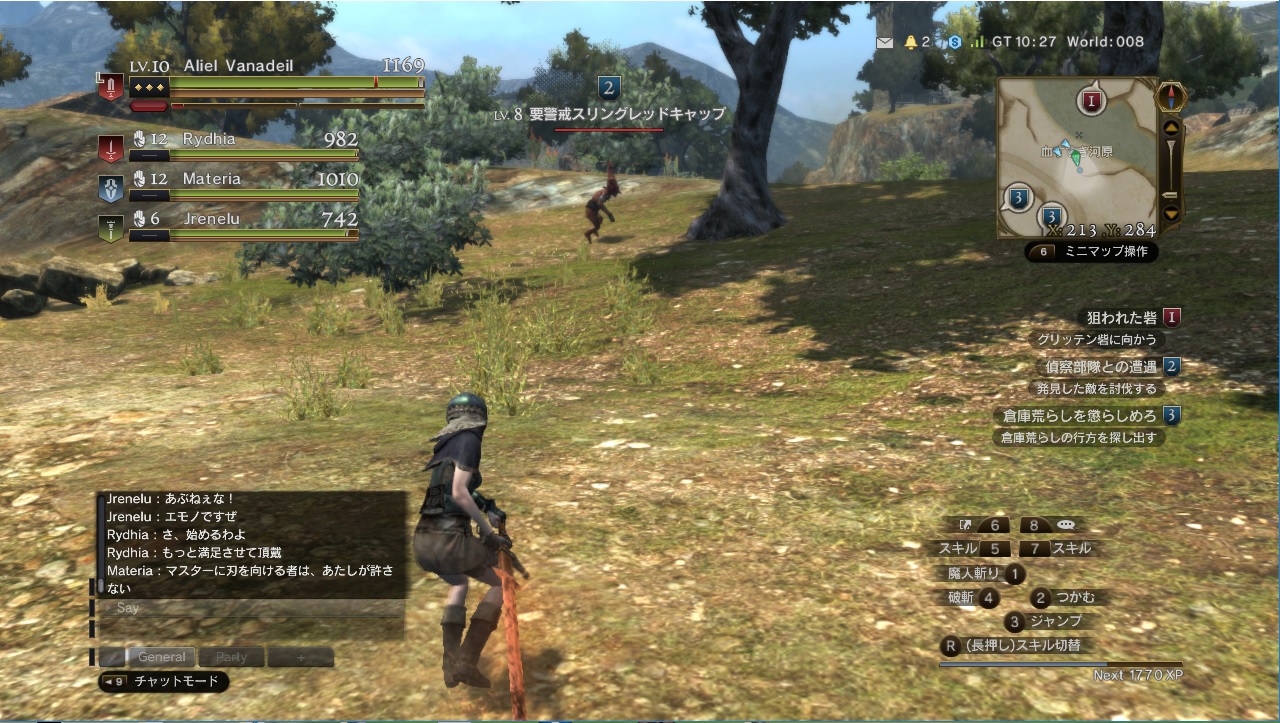Add a new chat tab with plus
1280x723 pixels.
300,657
